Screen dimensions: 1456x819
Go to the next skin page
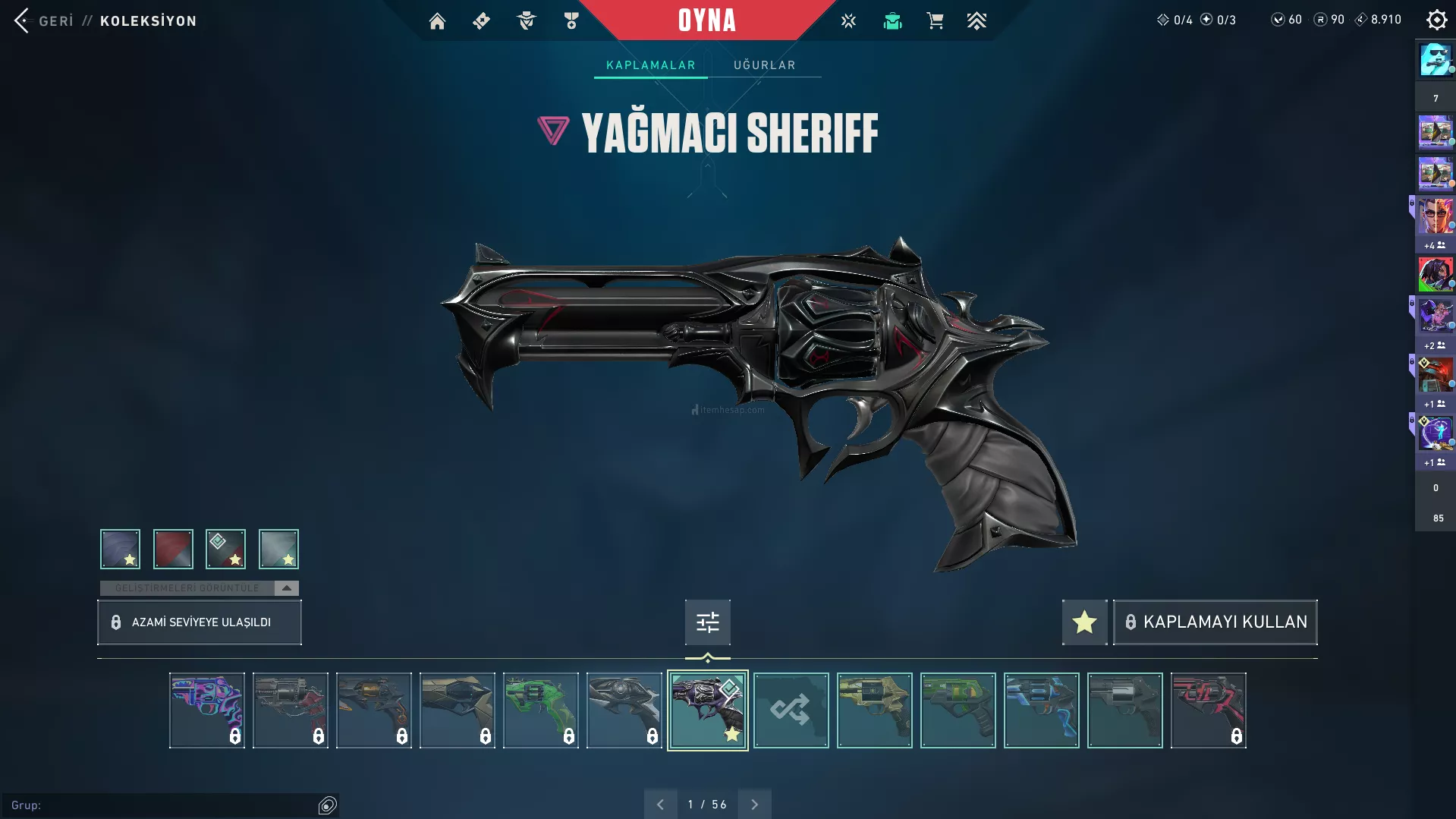(x=754, y=805)
